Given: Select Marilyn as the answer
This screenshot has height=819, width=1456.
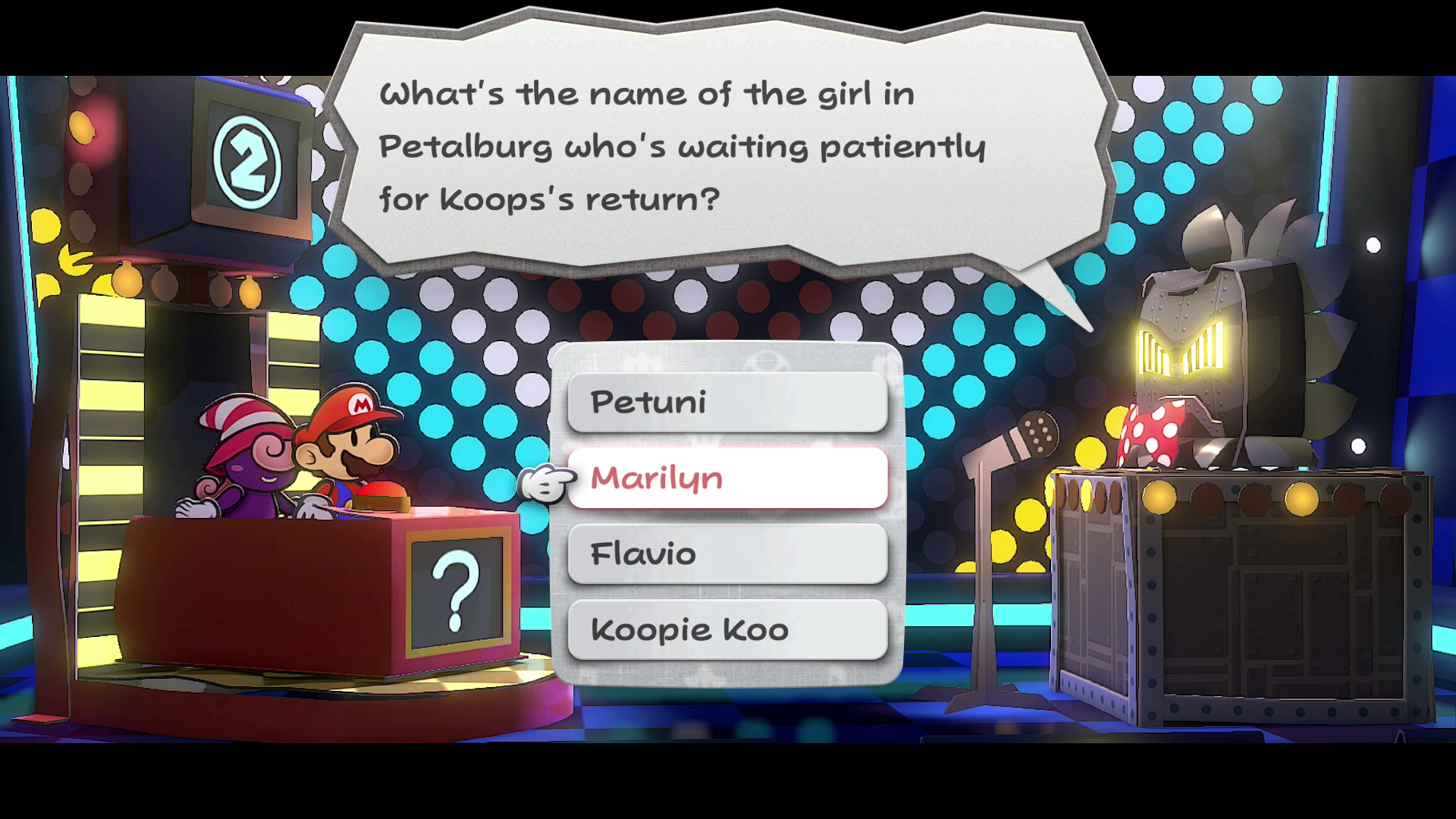Looking at the screenshot, I should pyautogui.click(x=726, y=478).
